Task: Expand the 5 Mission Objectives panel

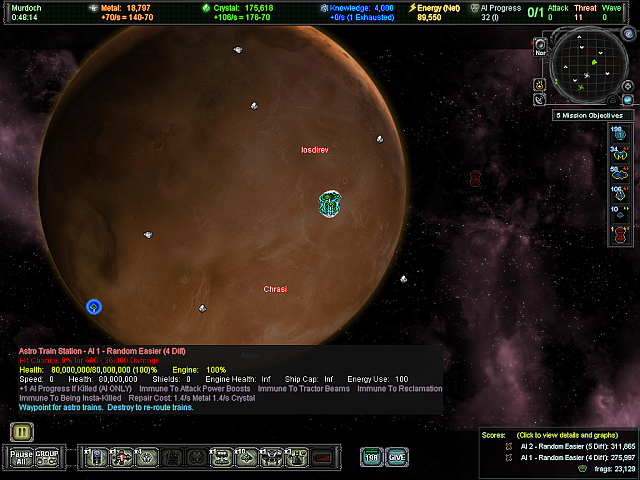Action: tap(594, 116)
